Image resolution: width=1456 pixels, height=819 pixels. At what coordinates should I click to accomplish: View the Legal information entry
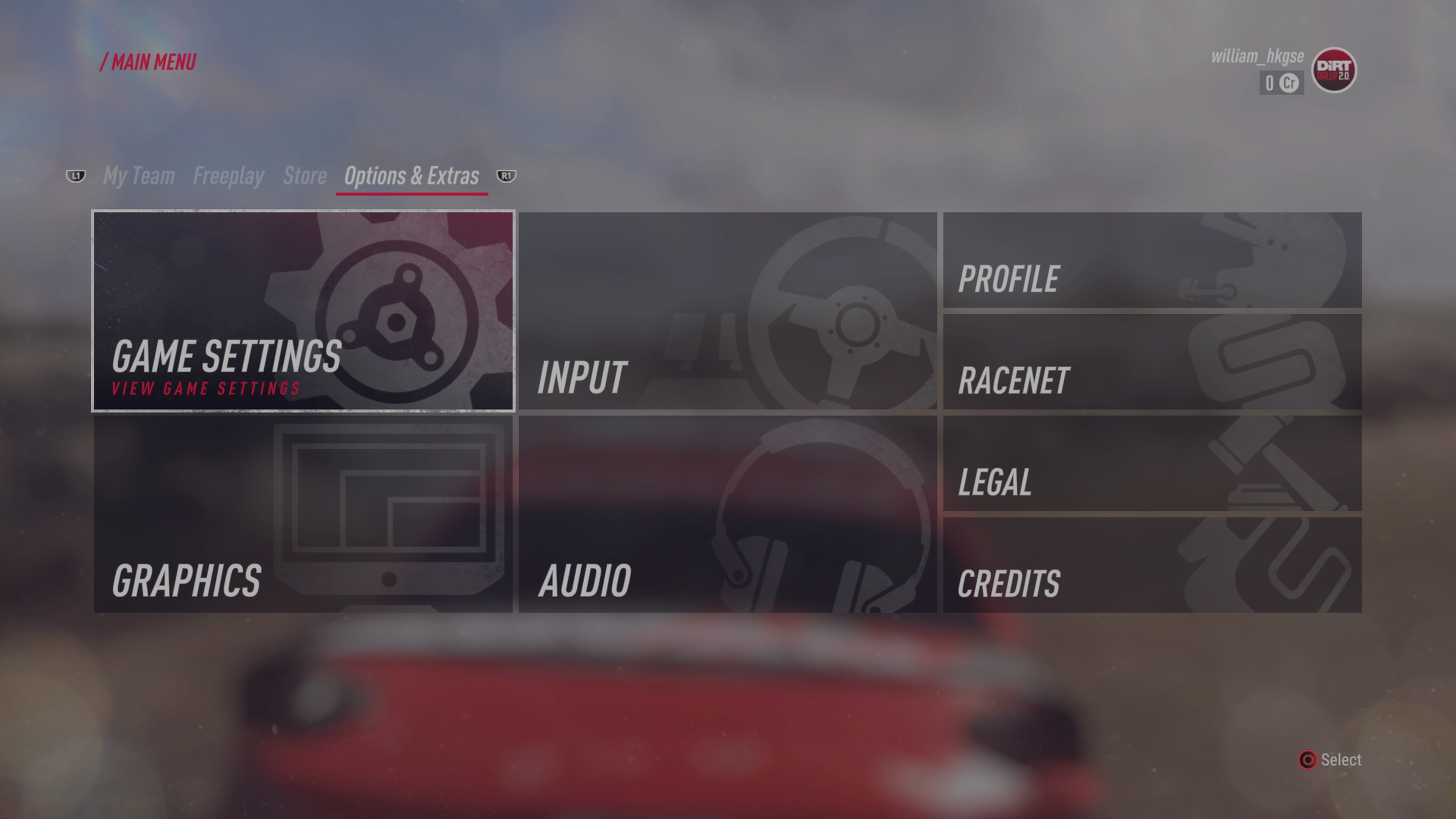pyautogui.click(x=1152, y=464)
